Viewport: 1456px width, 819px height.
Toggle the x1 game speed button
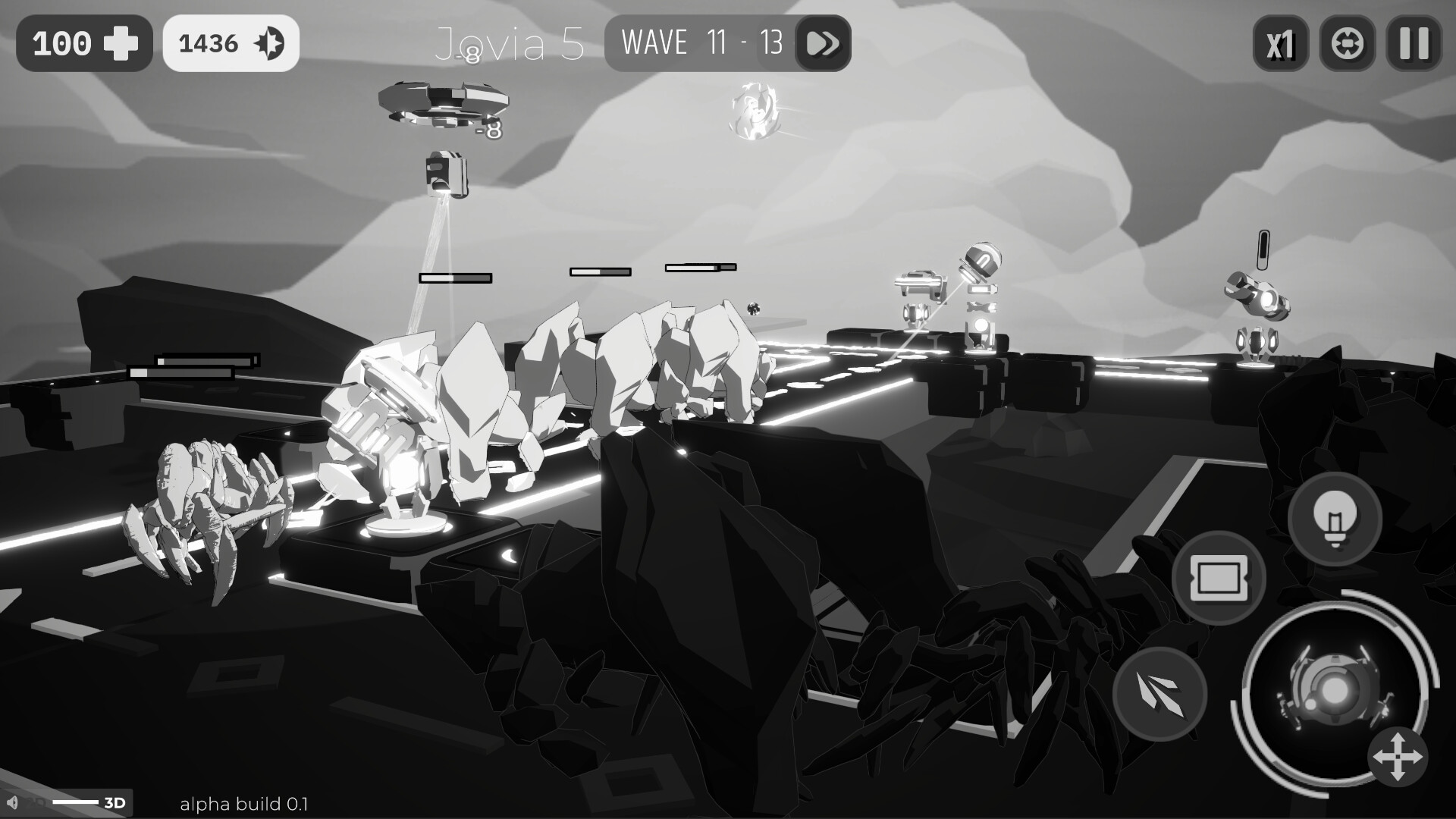(x=1281, y=43)
